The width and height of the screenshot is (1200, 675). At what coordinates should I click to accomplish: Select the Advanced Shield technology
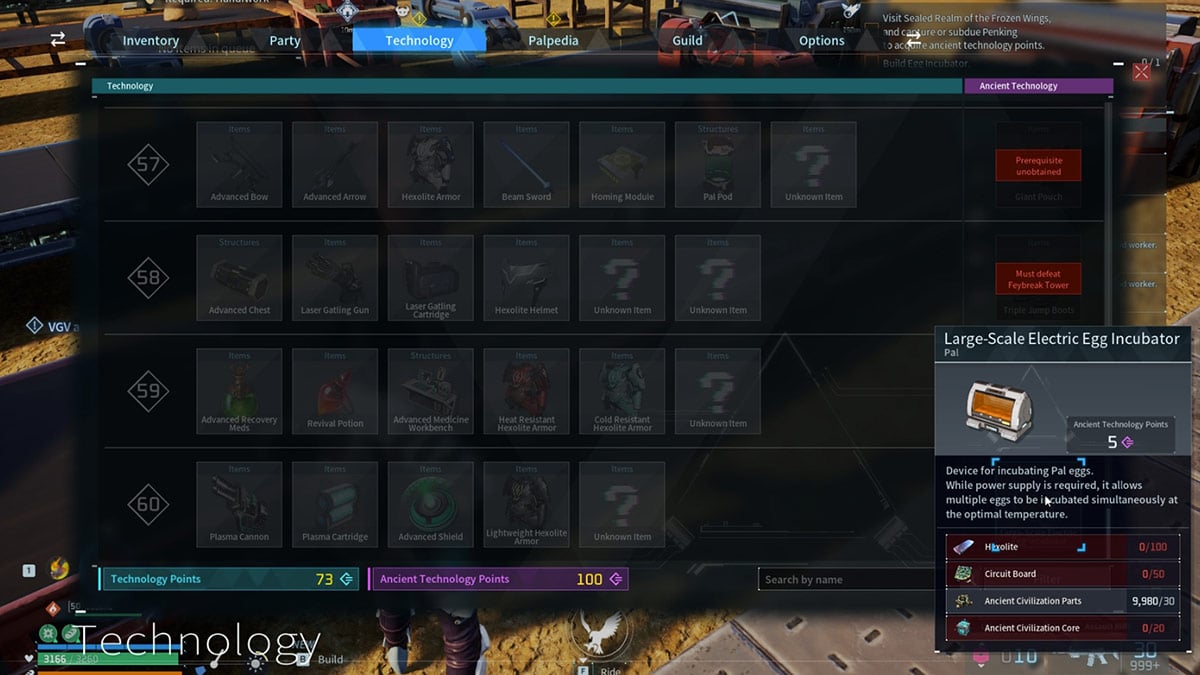(431, 503)
